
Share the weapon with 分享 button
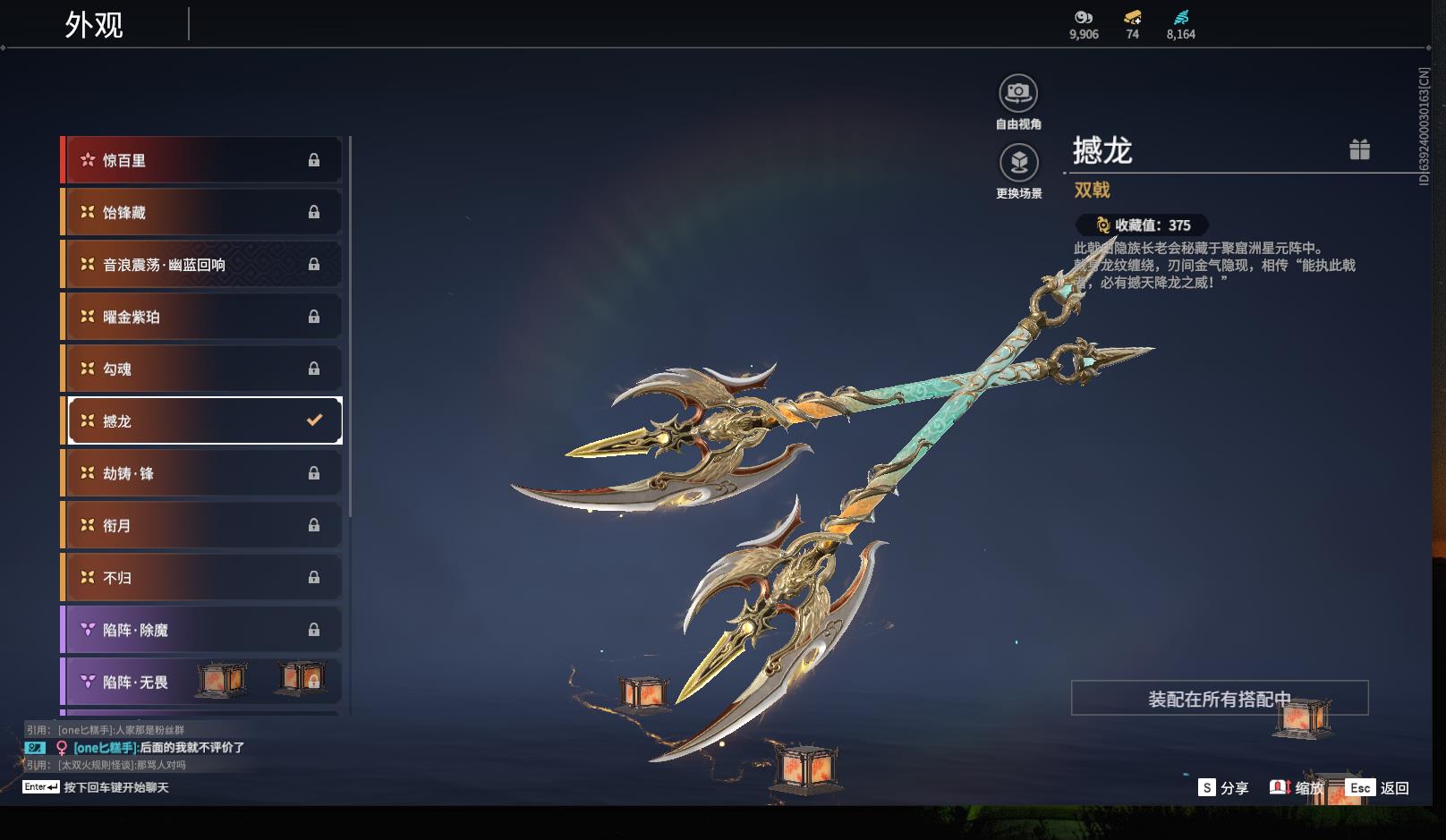pyautogui.click(x=1223, y=788)
